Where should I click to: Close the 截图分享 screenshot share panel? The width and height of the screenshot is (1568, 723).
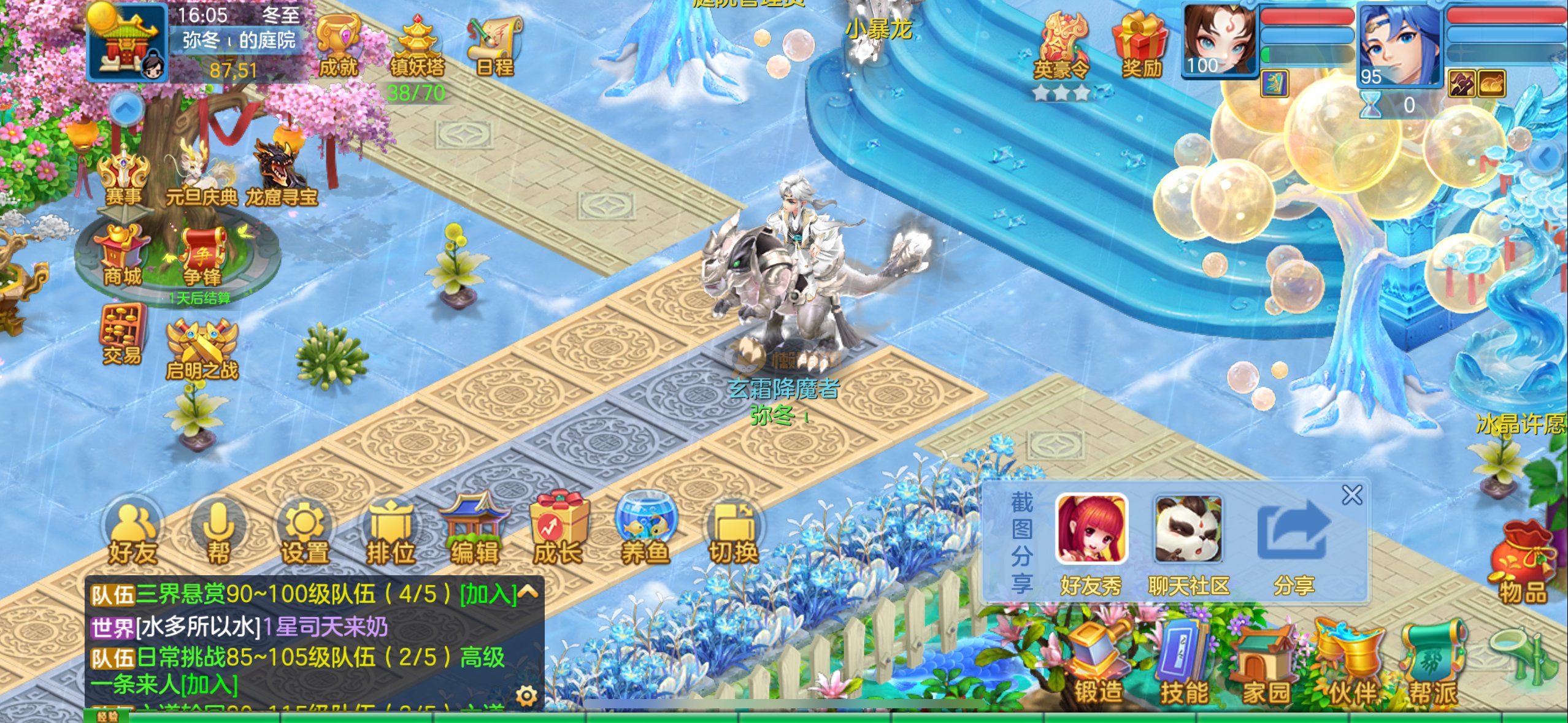coord(1351,495)
